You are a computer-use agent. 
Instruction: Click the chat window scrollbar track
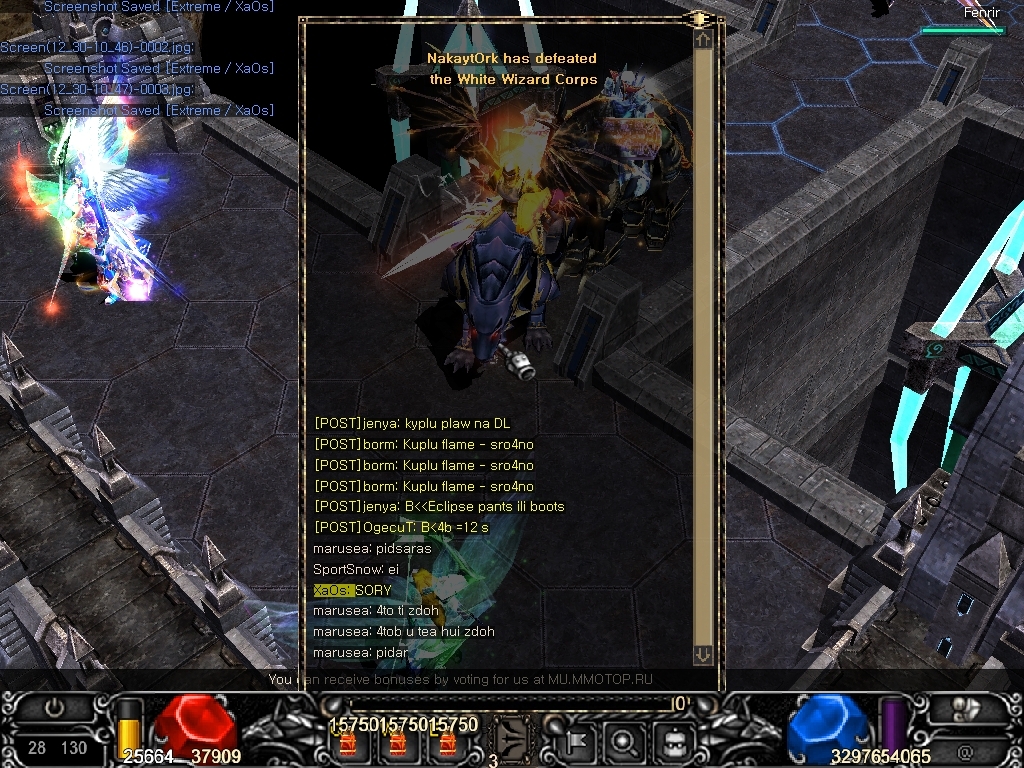click(703, 340)
